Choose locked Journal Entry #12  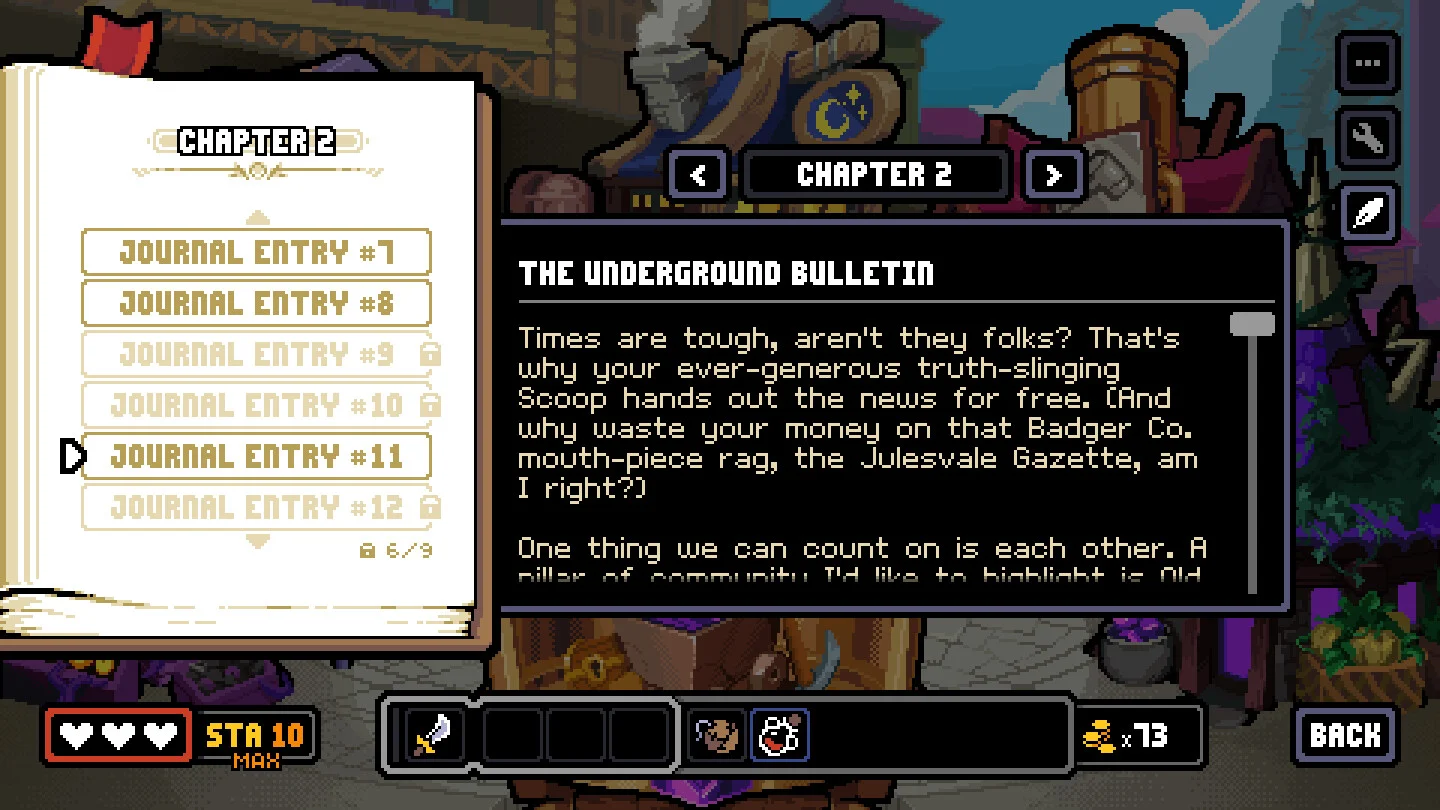click(x=256, y=507)
